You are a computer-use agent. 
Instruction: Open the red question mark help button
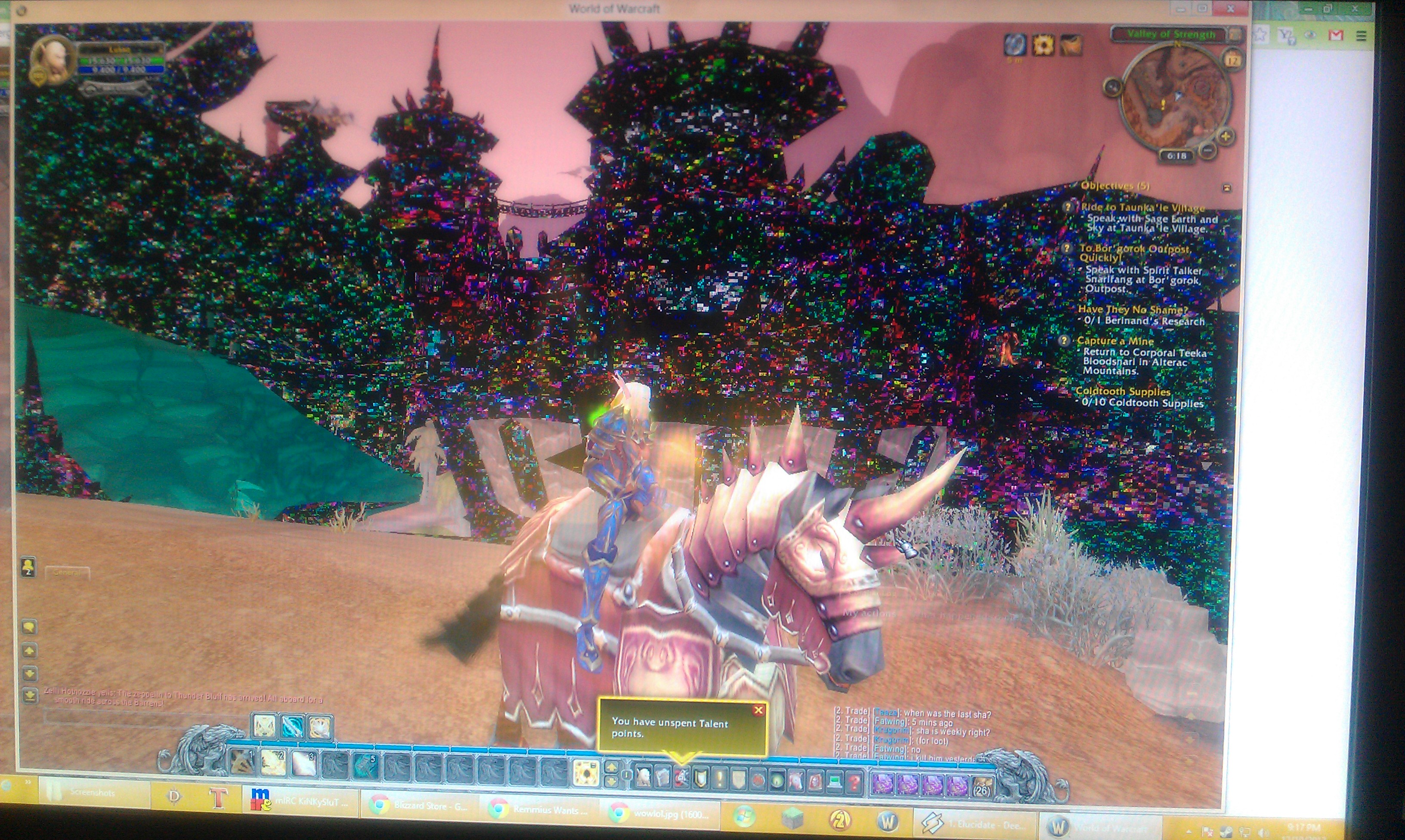(854, 783)
